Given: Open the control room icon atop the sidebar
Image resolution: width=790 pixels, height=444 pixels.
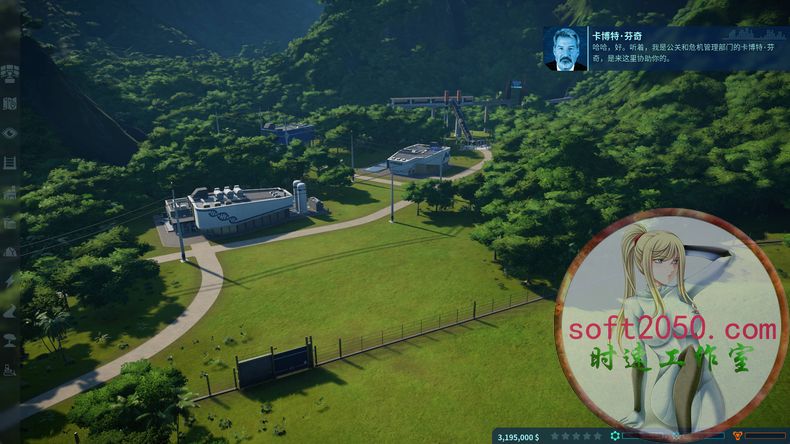Looking at the screenshot, I should tap(10, 72).
